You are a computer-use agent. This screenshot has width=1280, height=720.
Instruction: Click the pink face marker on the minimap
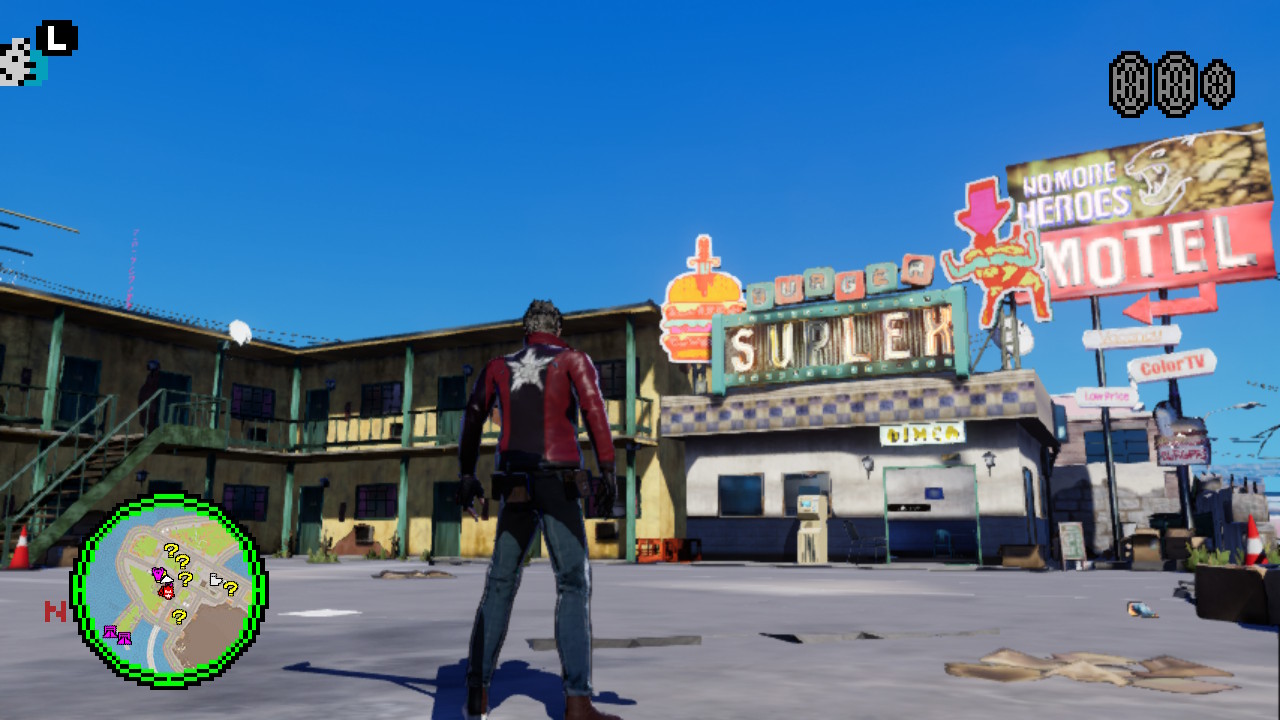point(159,573)
